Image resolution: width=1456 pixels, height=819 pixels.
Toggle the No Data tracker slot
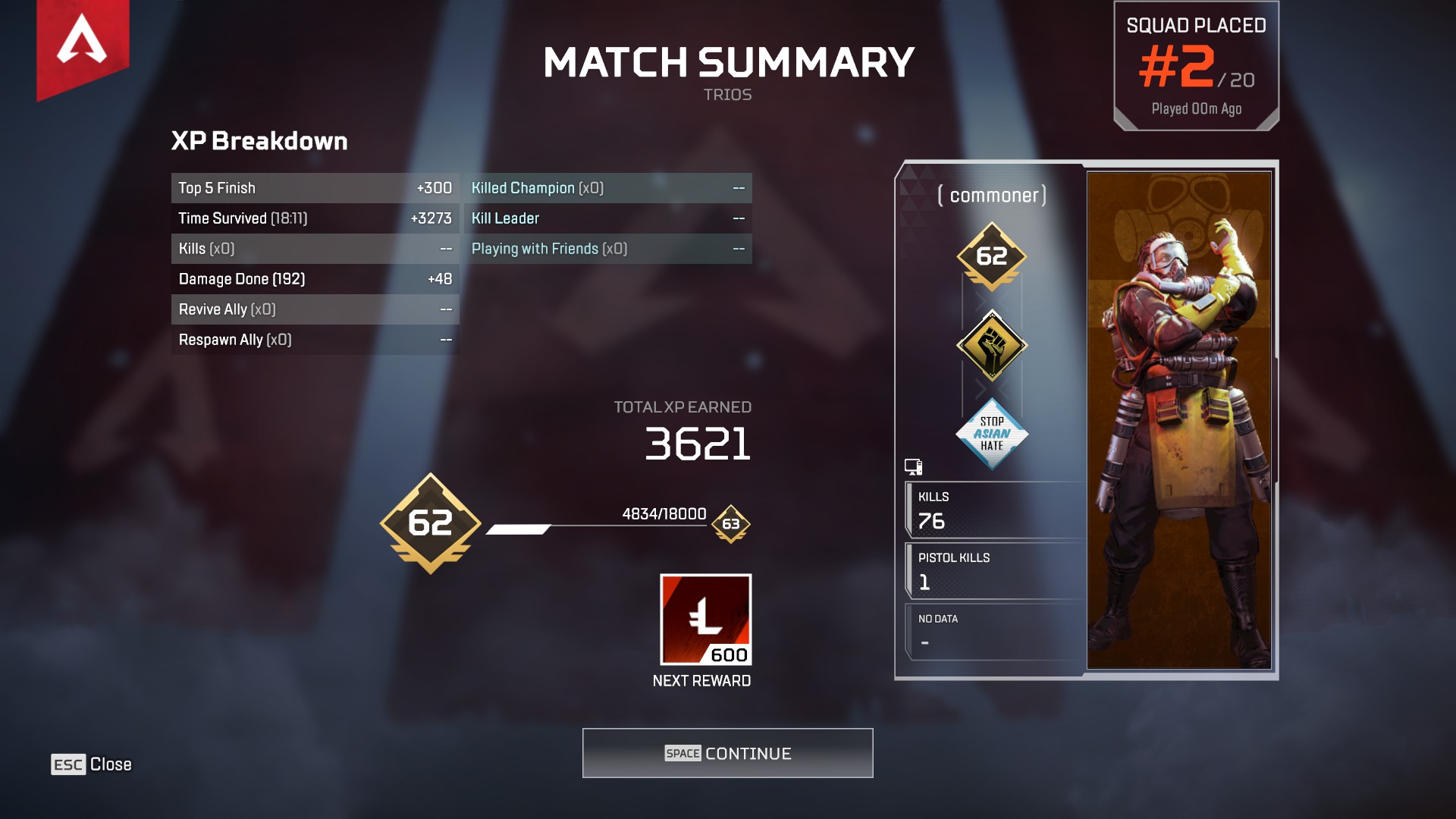point(993,631)
